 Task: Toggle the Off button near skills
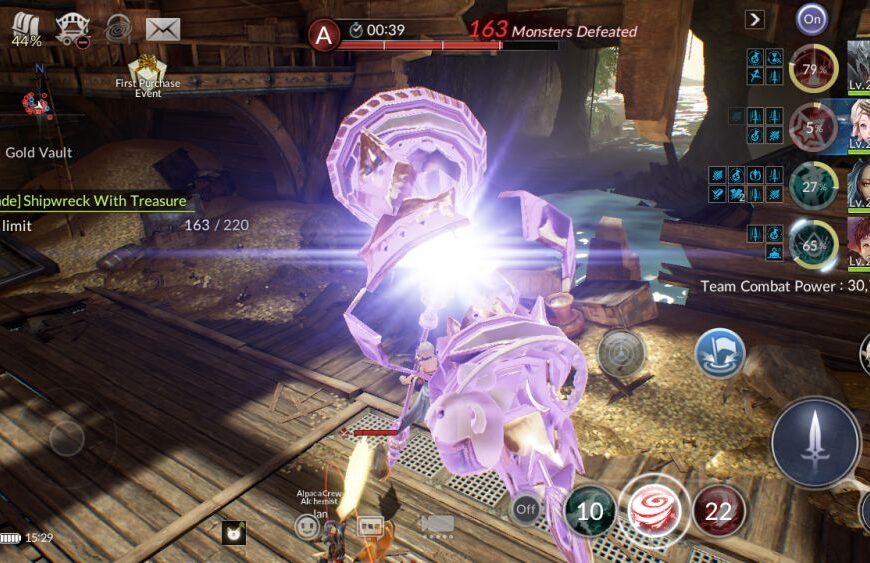pyautogui.click(x=525, y=510)
